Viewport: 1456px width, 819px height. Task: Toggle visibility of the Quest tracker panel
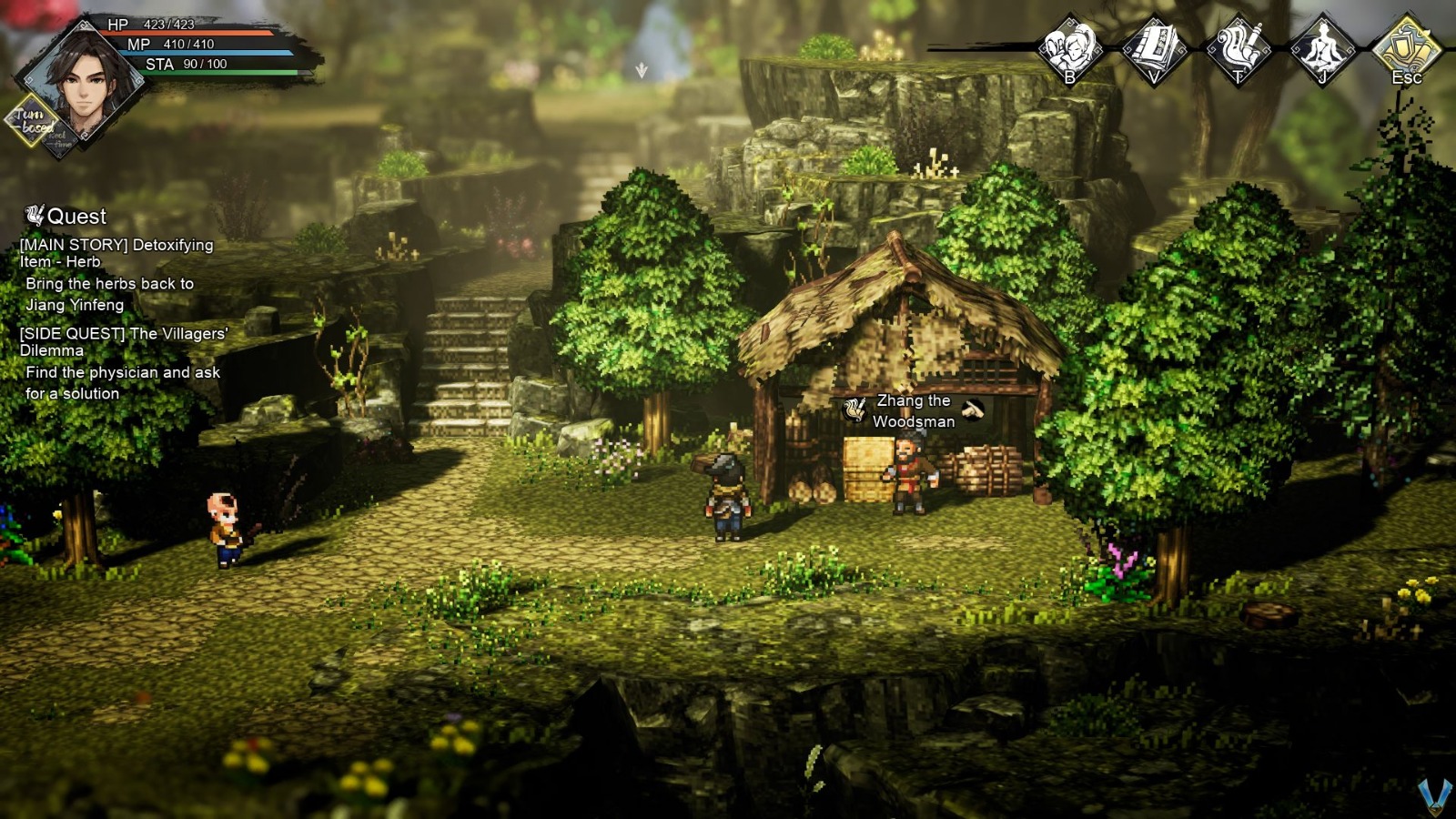tap(75, 217)
